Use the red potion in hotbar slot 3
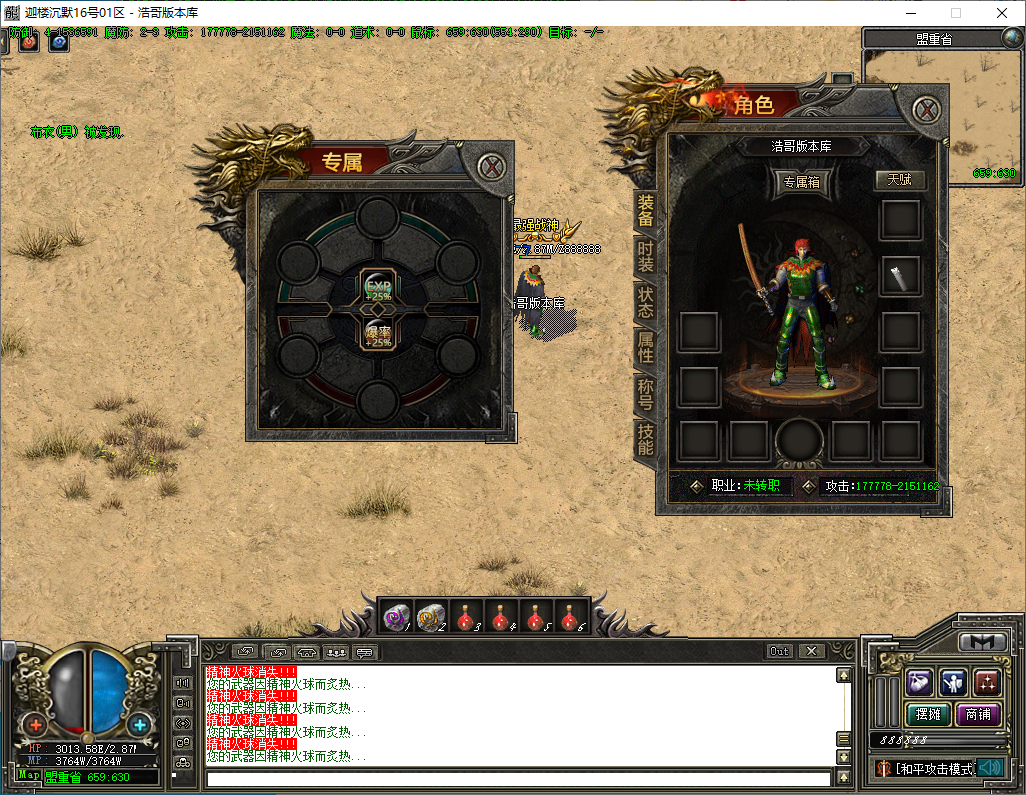Image resolution: width=1026 pixels, height=795 pixels. [467, 617]
